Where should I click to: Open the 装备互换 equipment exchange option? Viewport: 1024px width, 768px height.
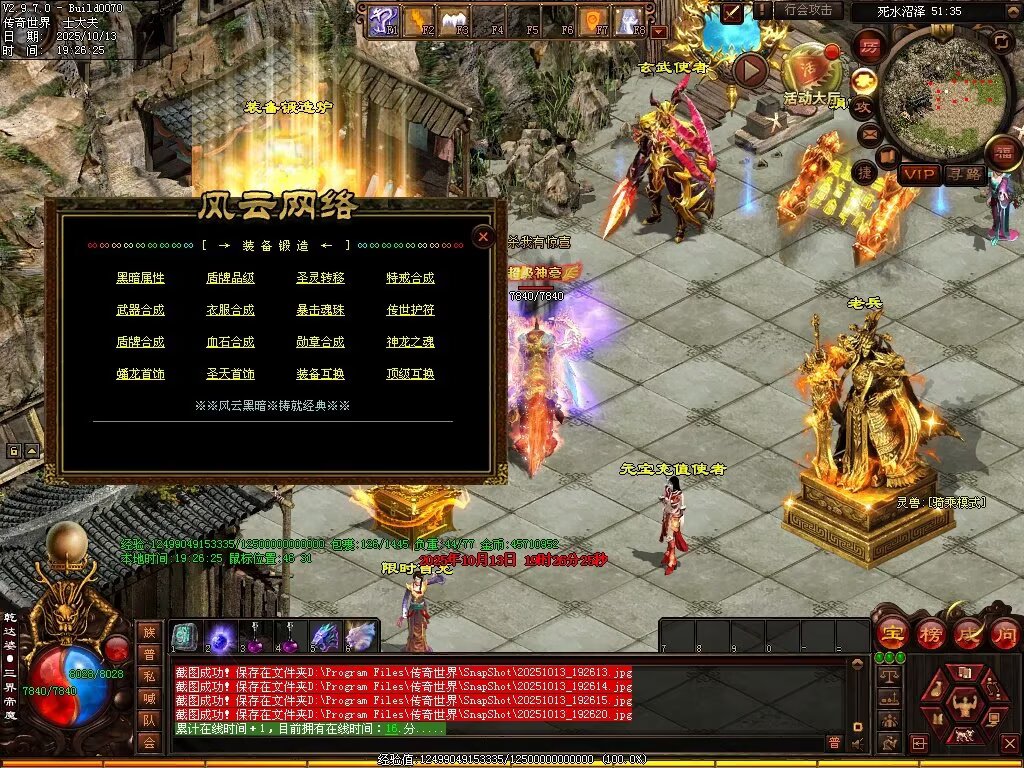point(320,374)
